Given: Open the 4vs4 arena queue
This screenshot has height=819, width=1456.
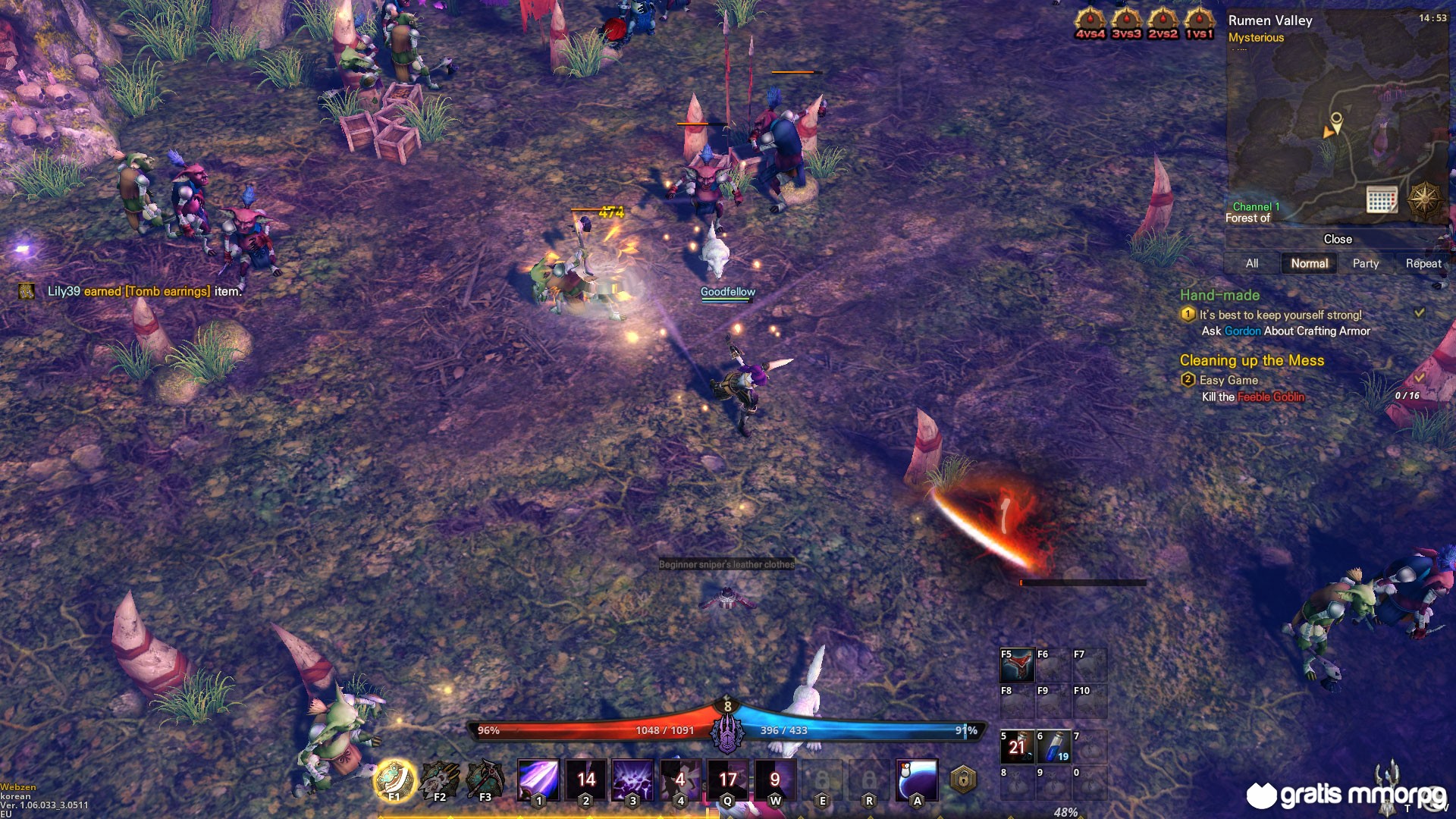Looking at the screenshot, I should point(1090,23).
